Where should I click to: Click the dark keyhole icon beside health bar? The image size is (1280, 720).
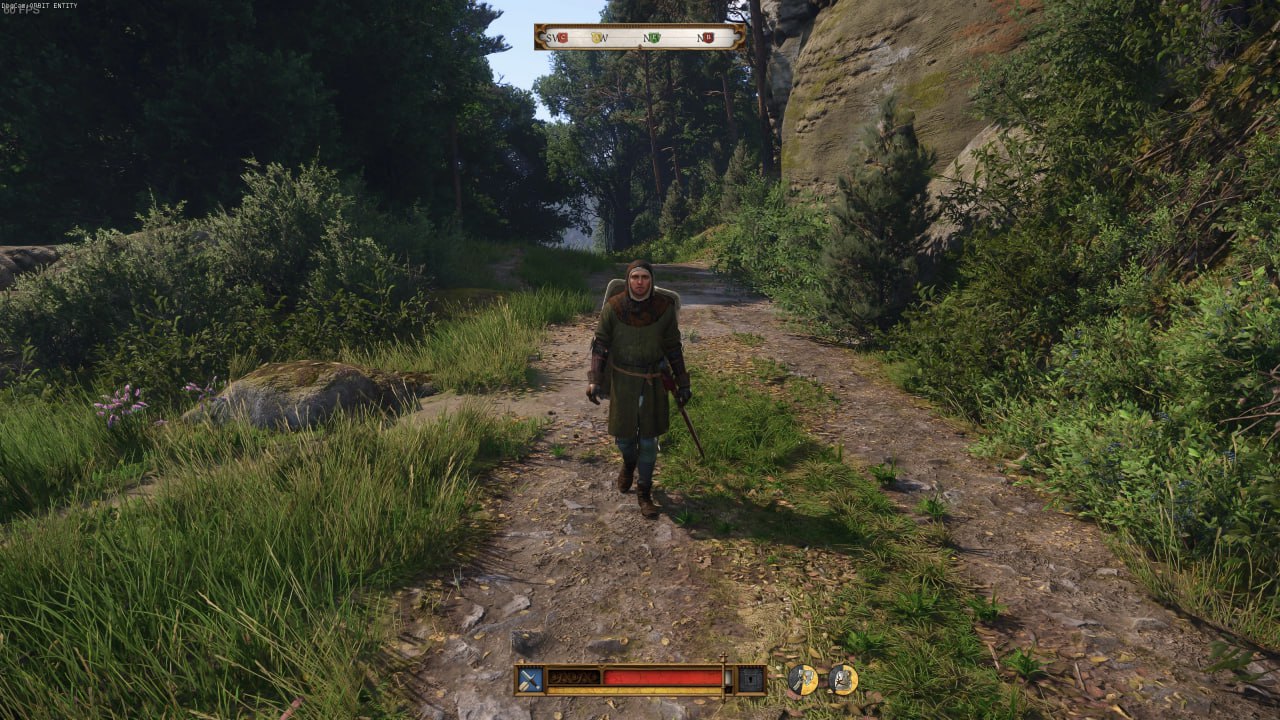click(750, 680)
